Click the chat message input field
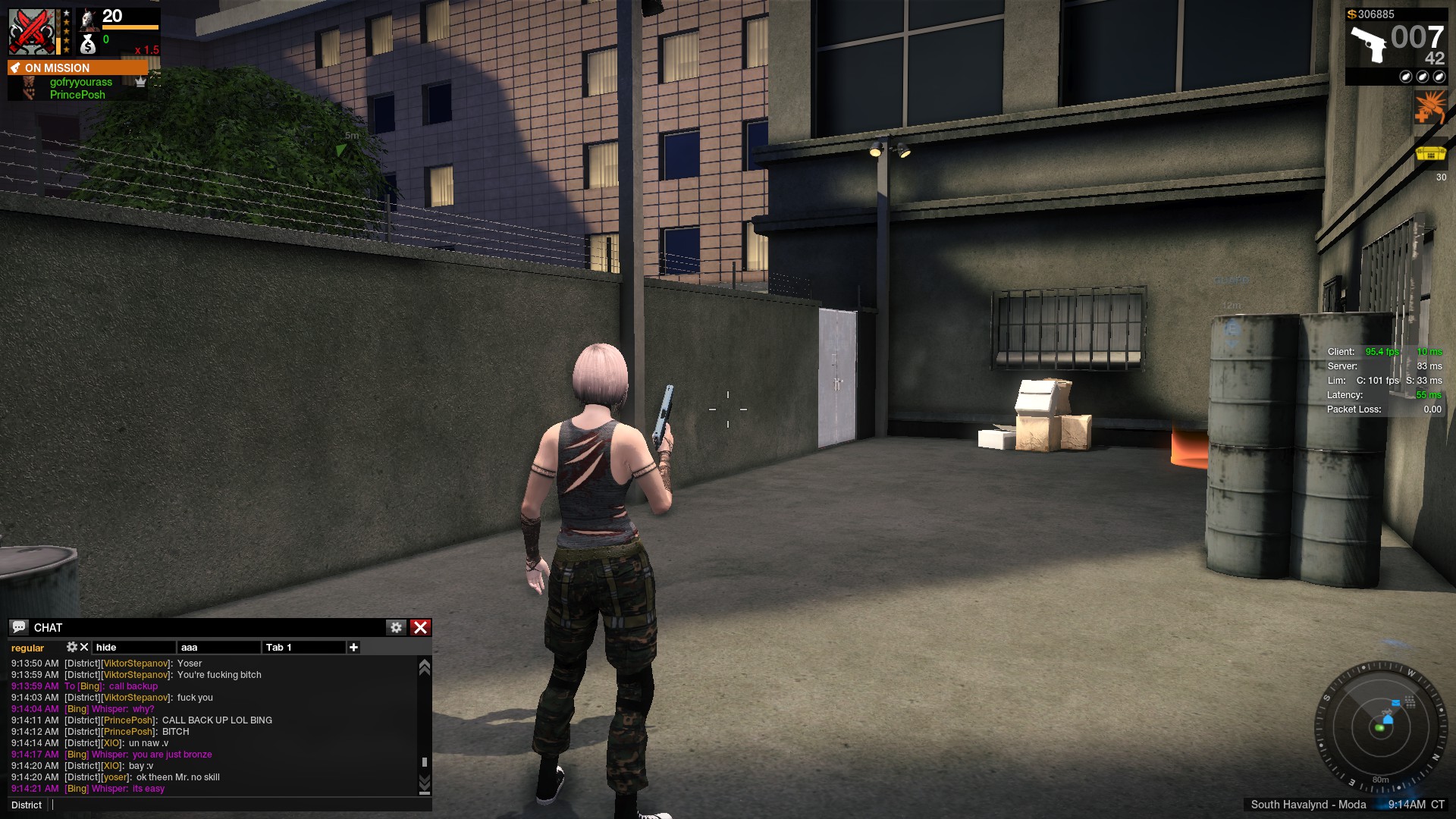The height and width of the screenshot is (819, 1456). (227, 805)
